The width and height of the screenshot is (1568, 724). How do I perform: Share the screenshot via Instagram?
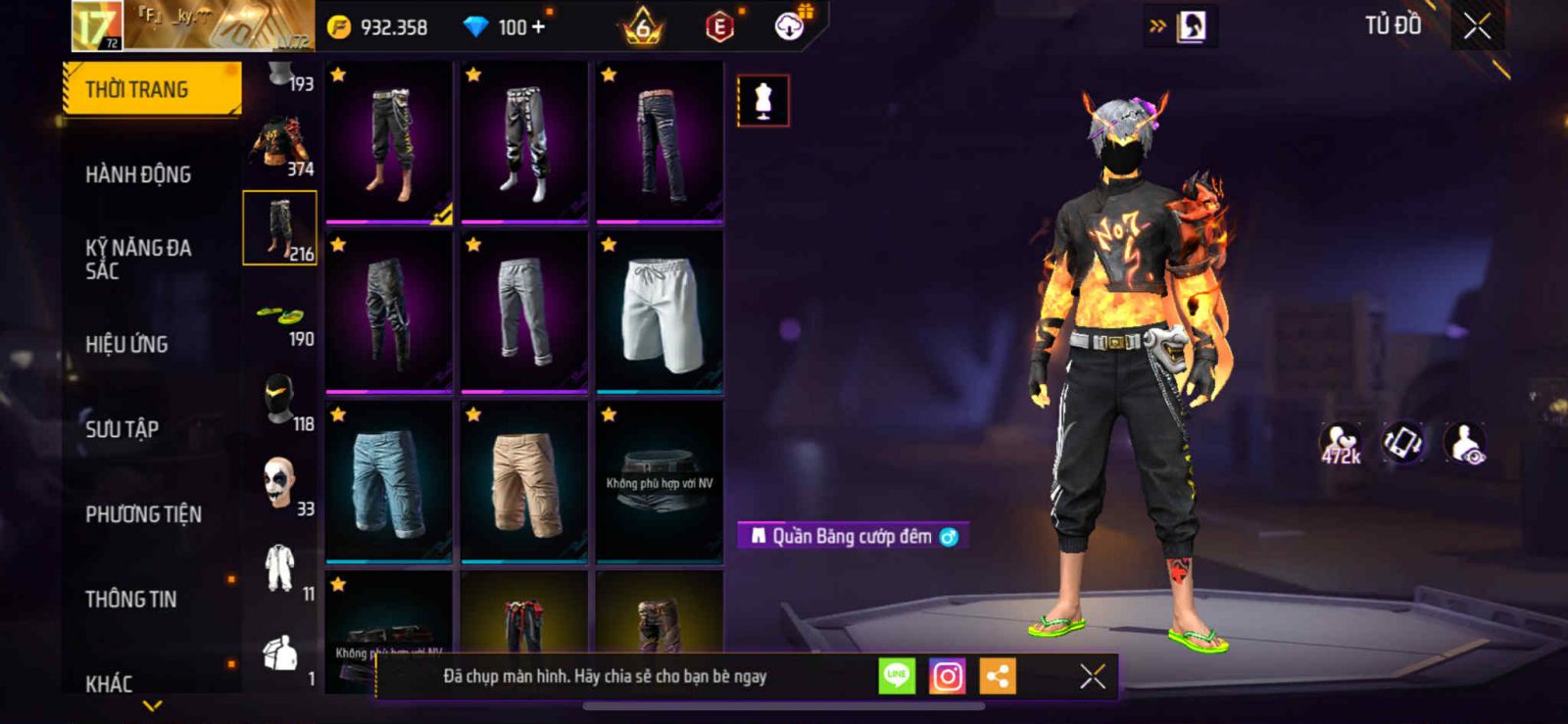947,676
